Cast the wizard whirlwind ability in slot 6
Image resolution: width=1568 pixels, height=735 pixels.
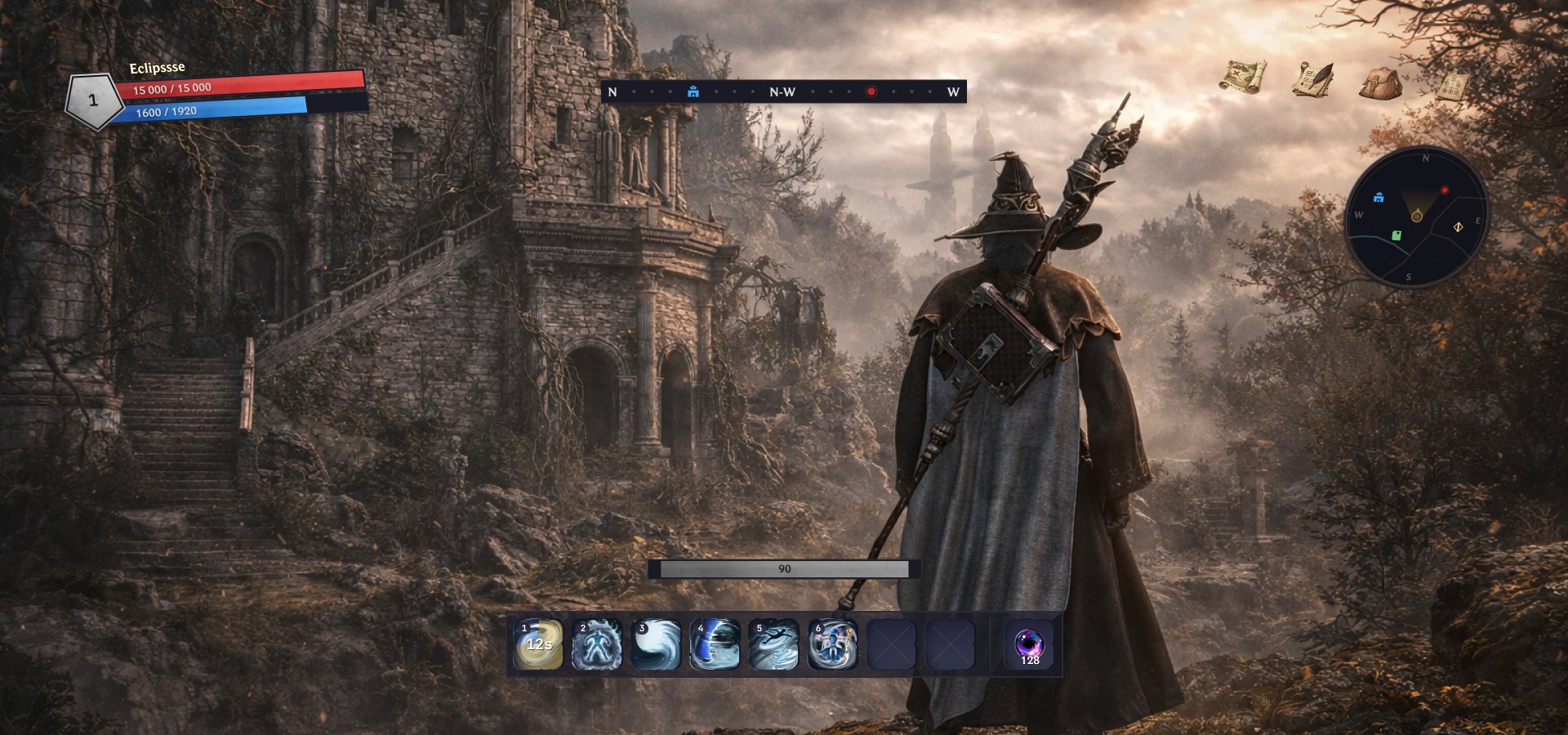(832, 644)
